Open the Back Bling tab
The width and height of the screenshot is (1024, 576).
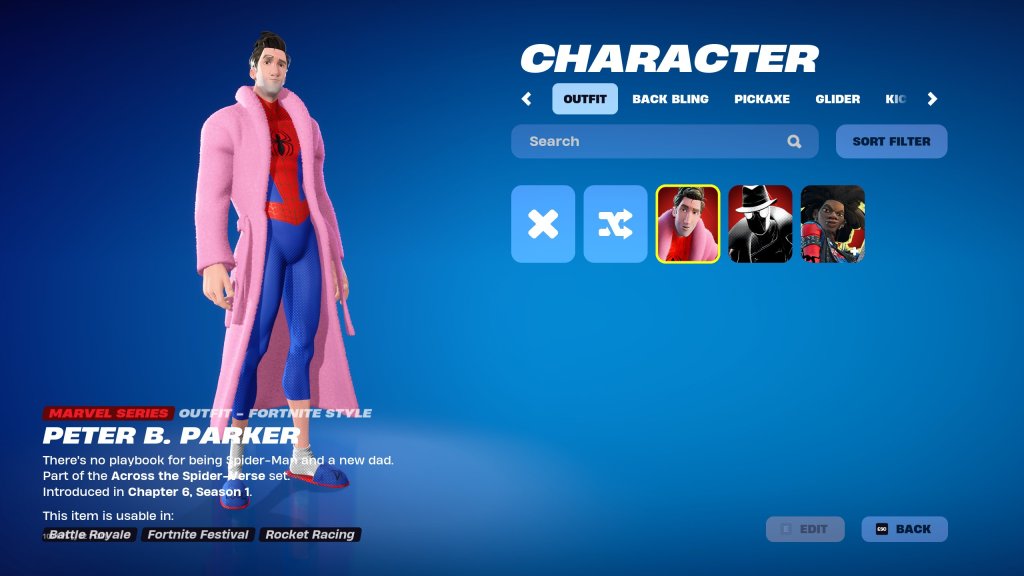pyautogui.click(x=670, y=99)
